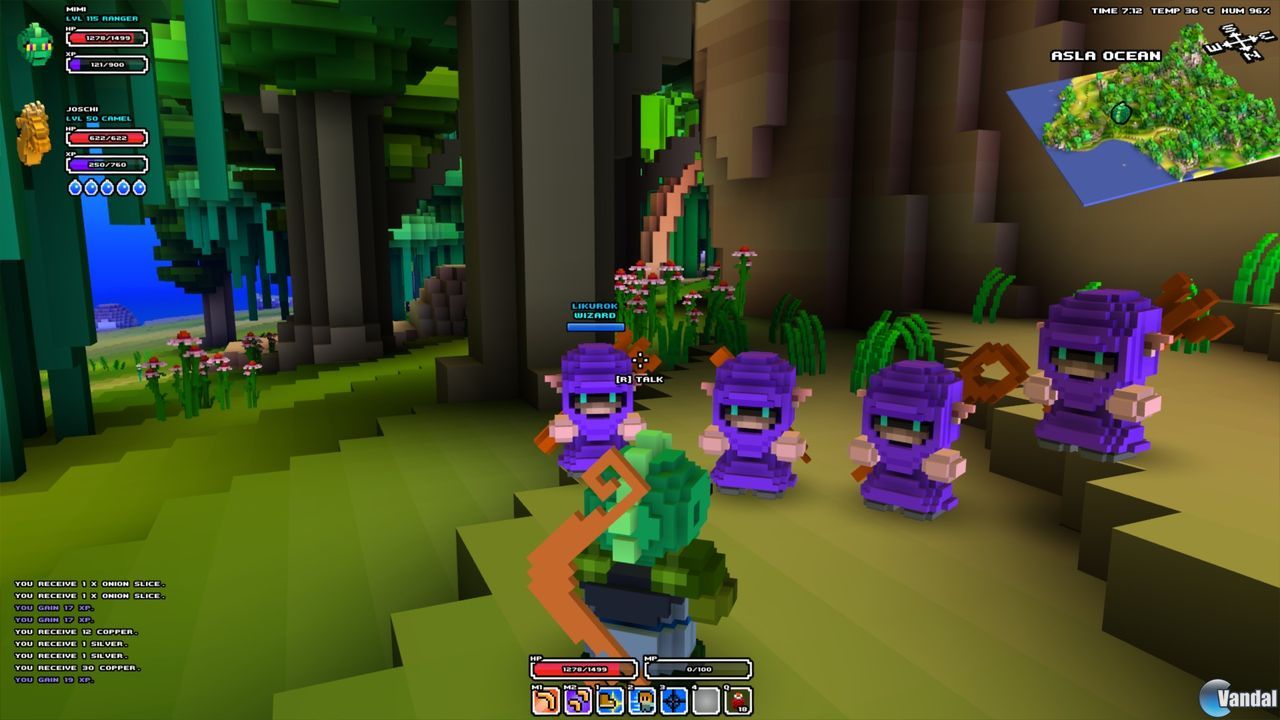Activate the boot dash skill in slot 1
The height and width of the screenshot is (720, 1280).
pos(611,700)
